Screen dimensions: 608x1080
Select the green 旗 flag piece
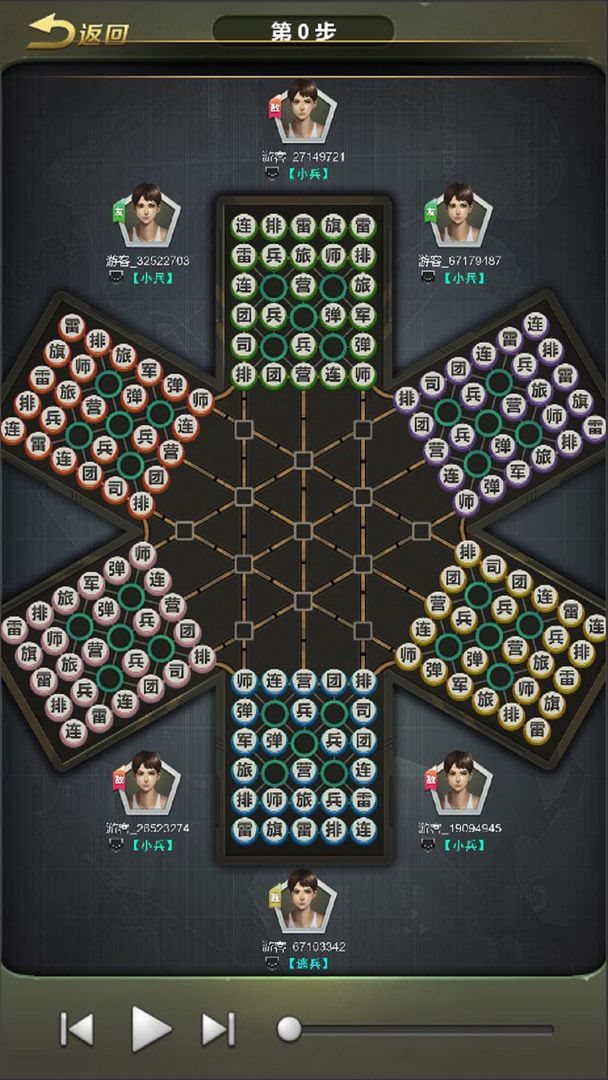pos(332,225)
